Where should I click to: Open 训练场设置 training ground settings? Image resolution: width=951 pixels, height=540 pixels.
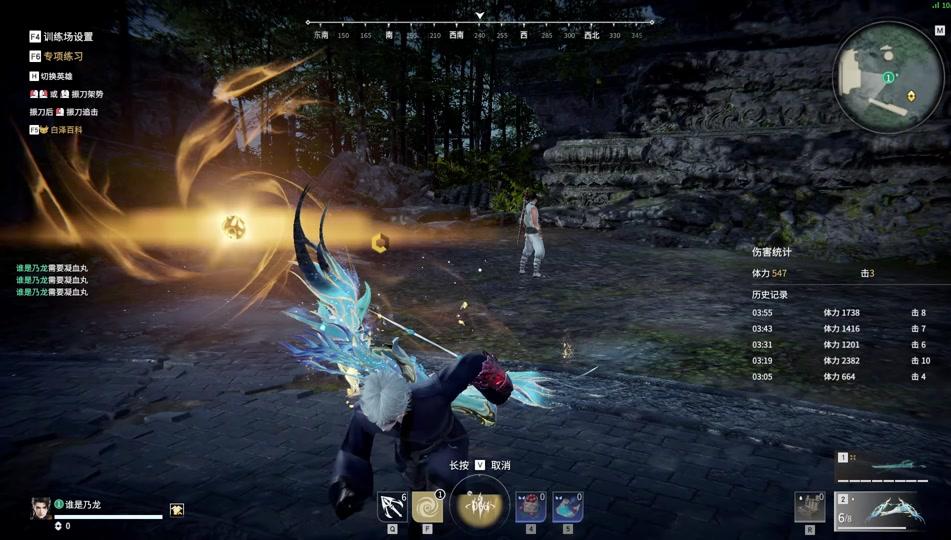[61, 37]
